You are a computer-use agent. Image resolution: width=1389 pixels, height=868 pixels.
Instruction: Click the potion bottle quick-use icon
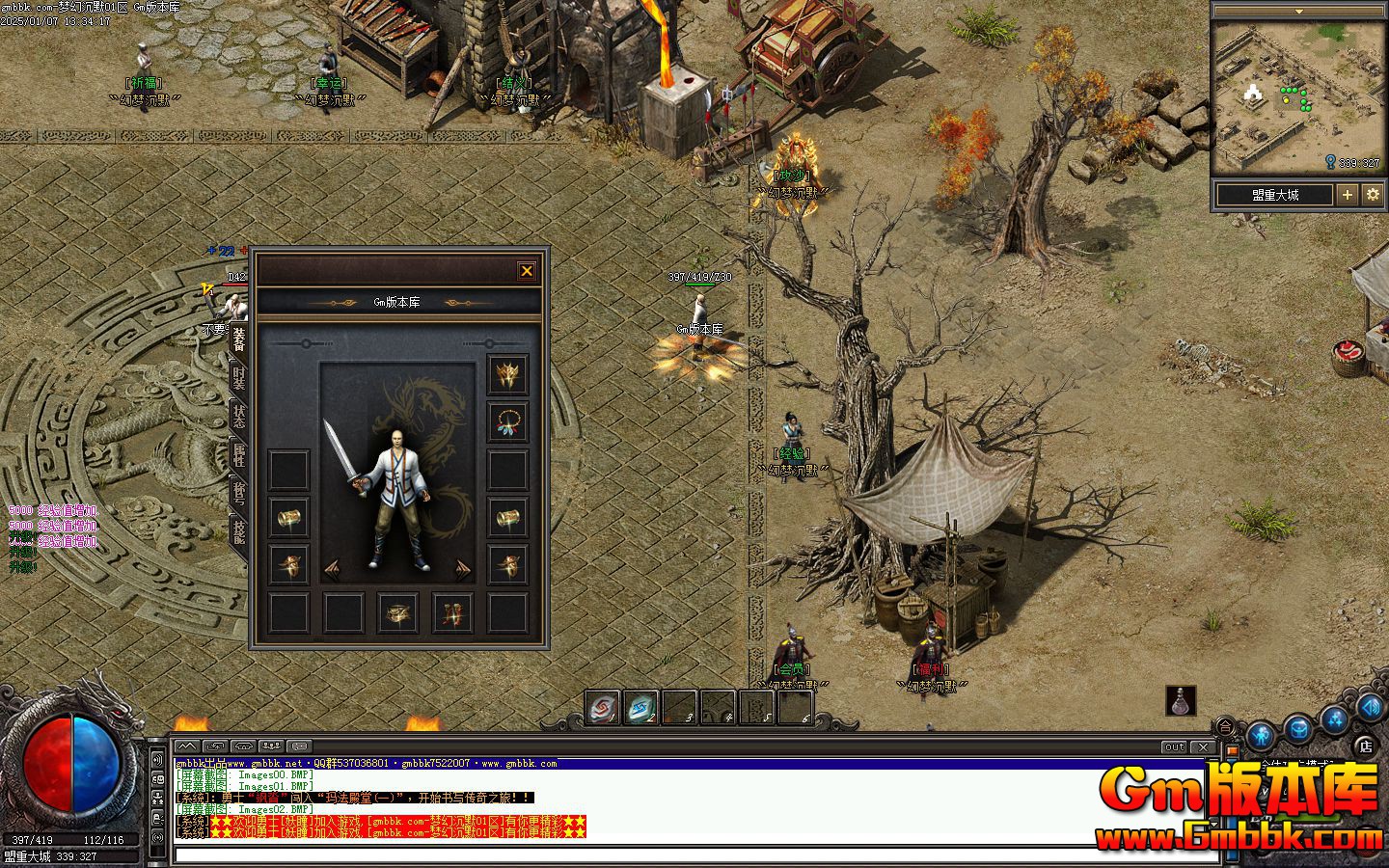pos(1181,701)
